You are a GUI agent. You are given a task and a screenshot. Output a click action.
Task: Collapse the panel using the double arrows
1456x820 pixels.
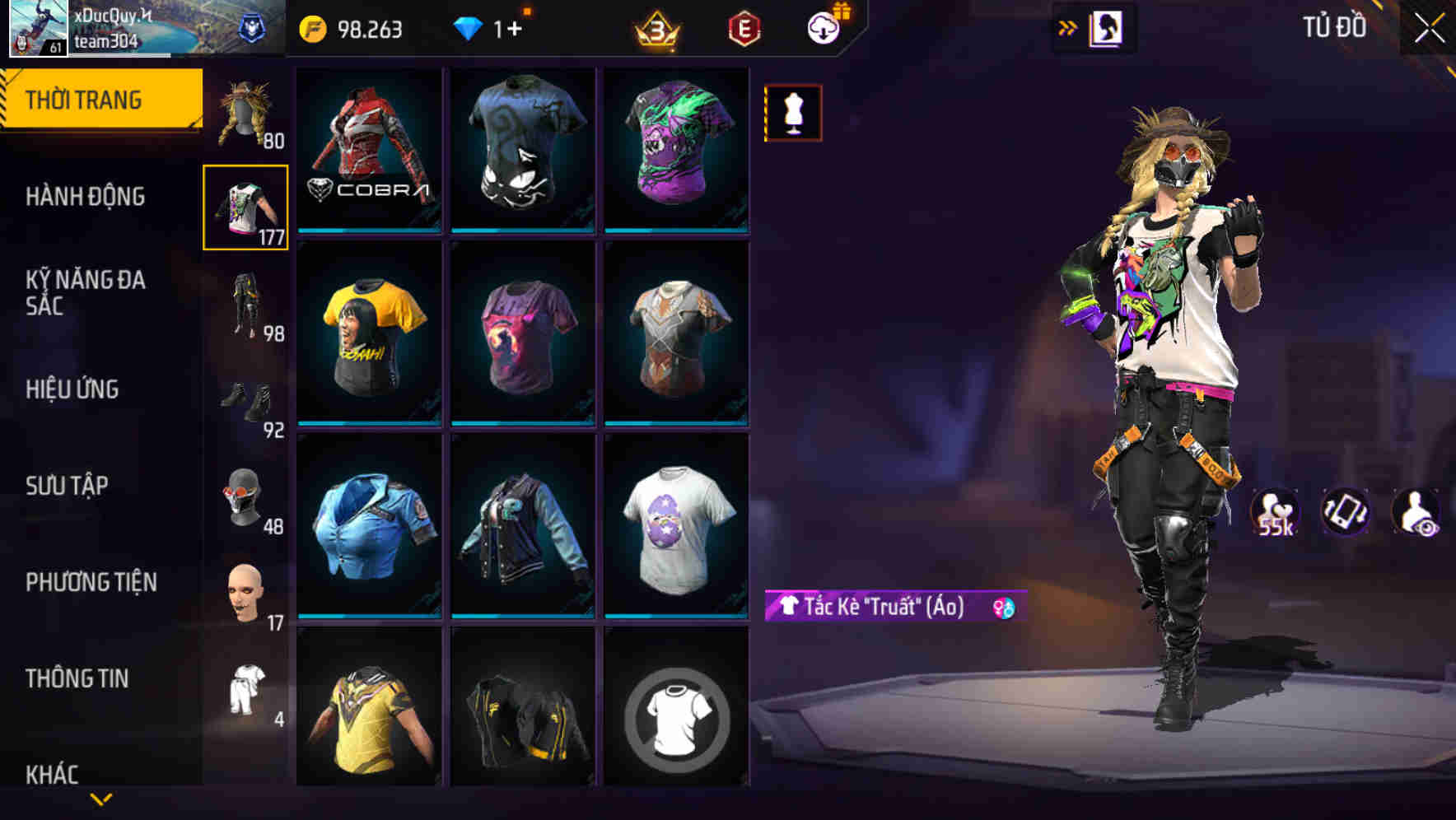1069,26
